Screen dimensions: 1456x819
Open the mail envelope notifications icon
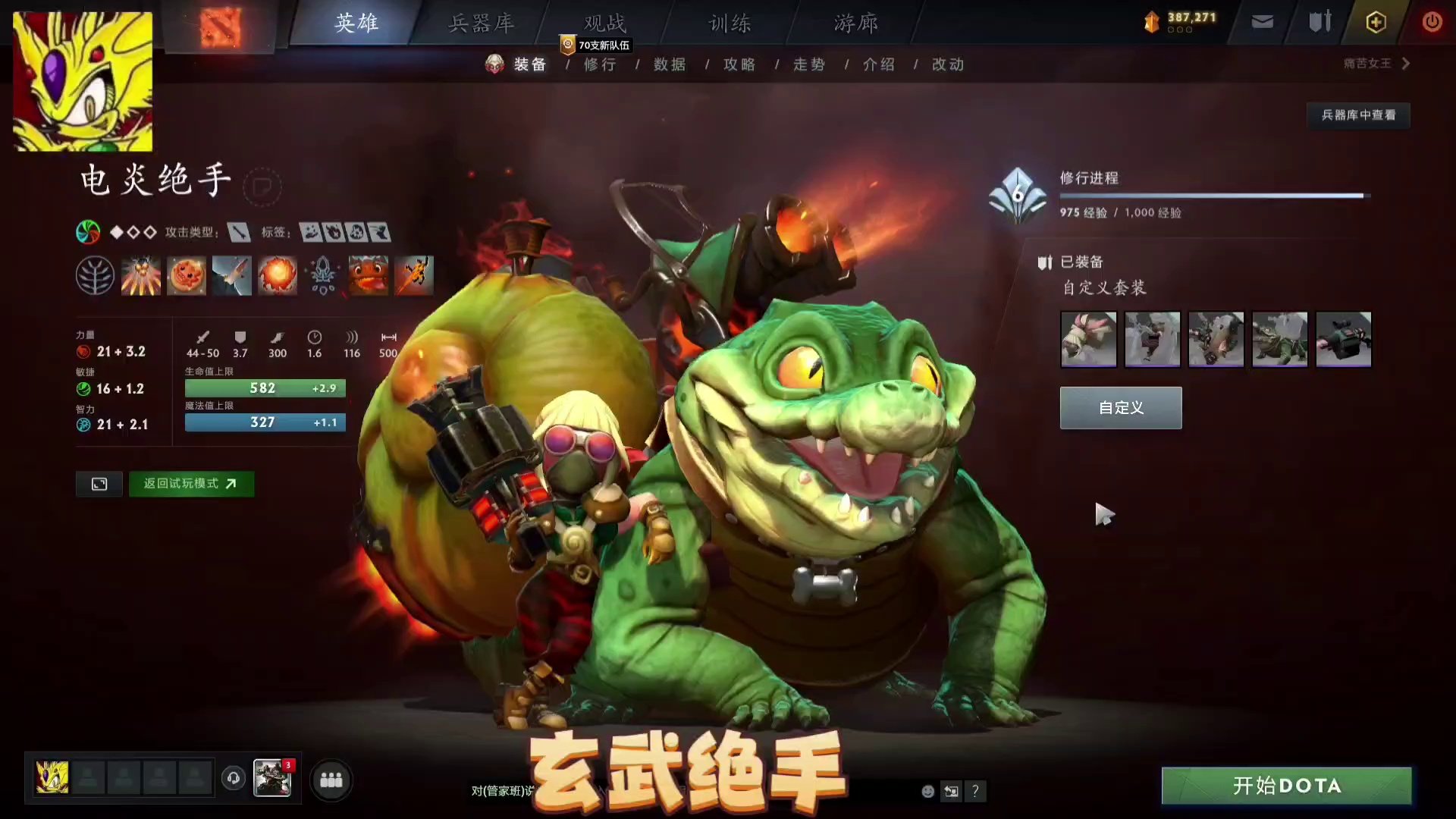[x=1262, y=22]
